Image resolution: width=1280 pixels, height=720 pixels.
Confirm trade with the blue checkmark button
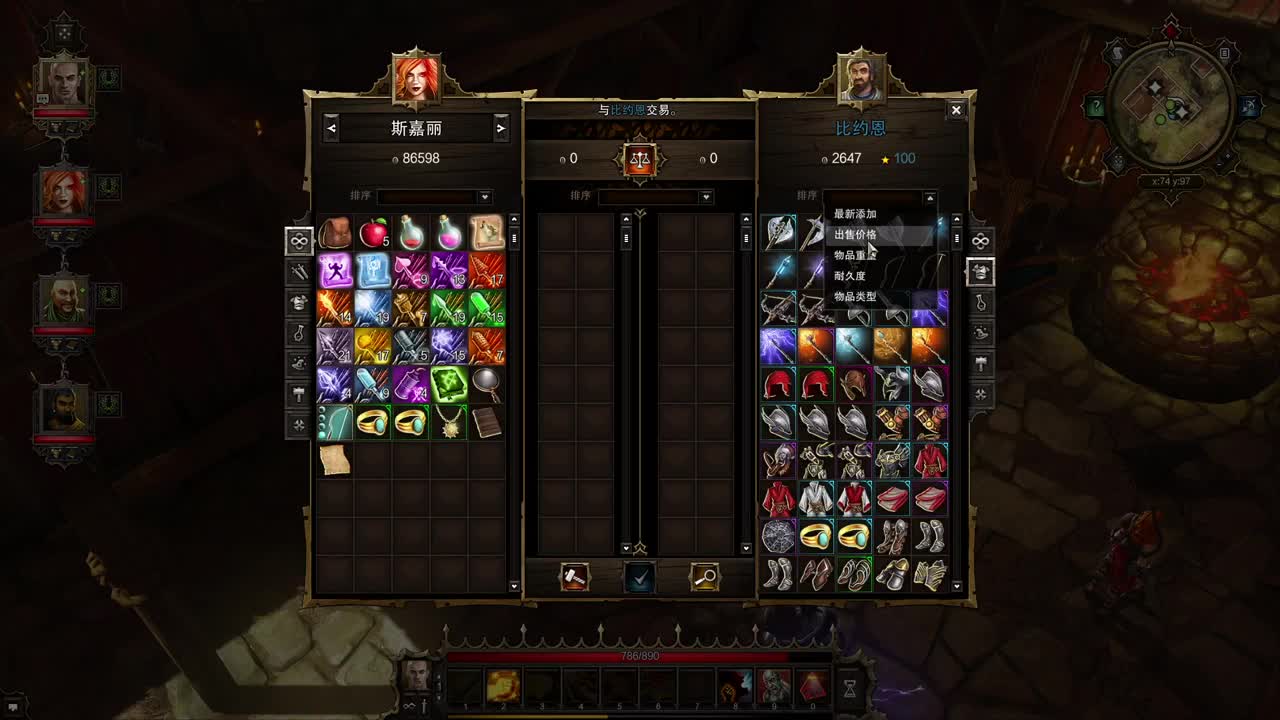[x=639, y=577]
